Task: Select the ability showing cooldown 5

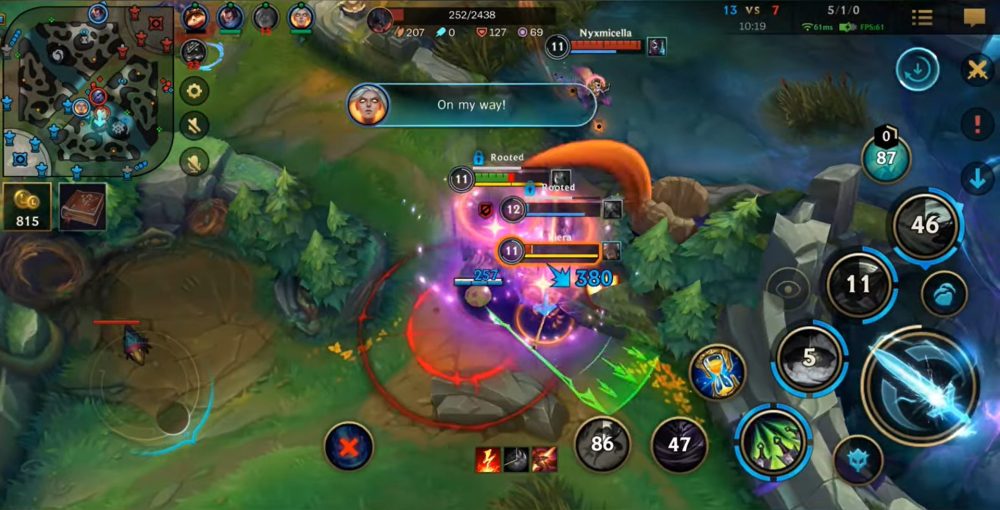Action: 810,358
